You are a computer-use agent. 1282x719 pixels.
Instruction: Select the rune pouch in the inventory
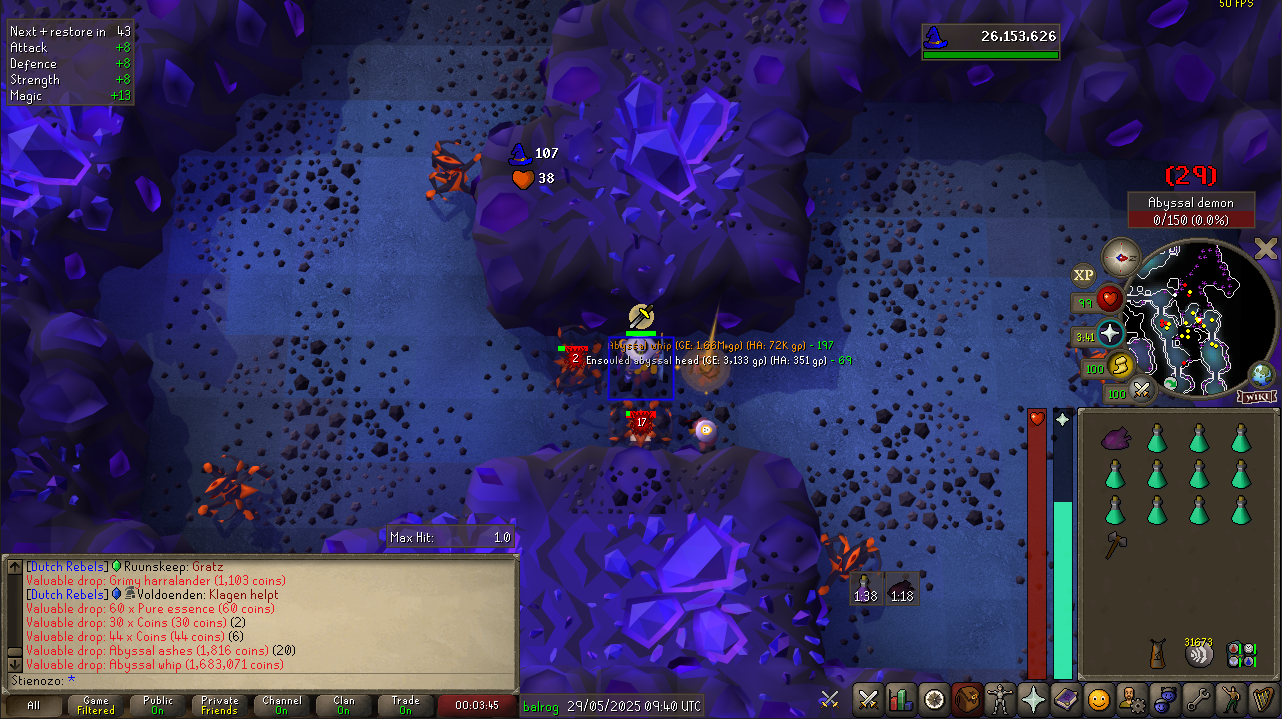(x=1241, y=654)
